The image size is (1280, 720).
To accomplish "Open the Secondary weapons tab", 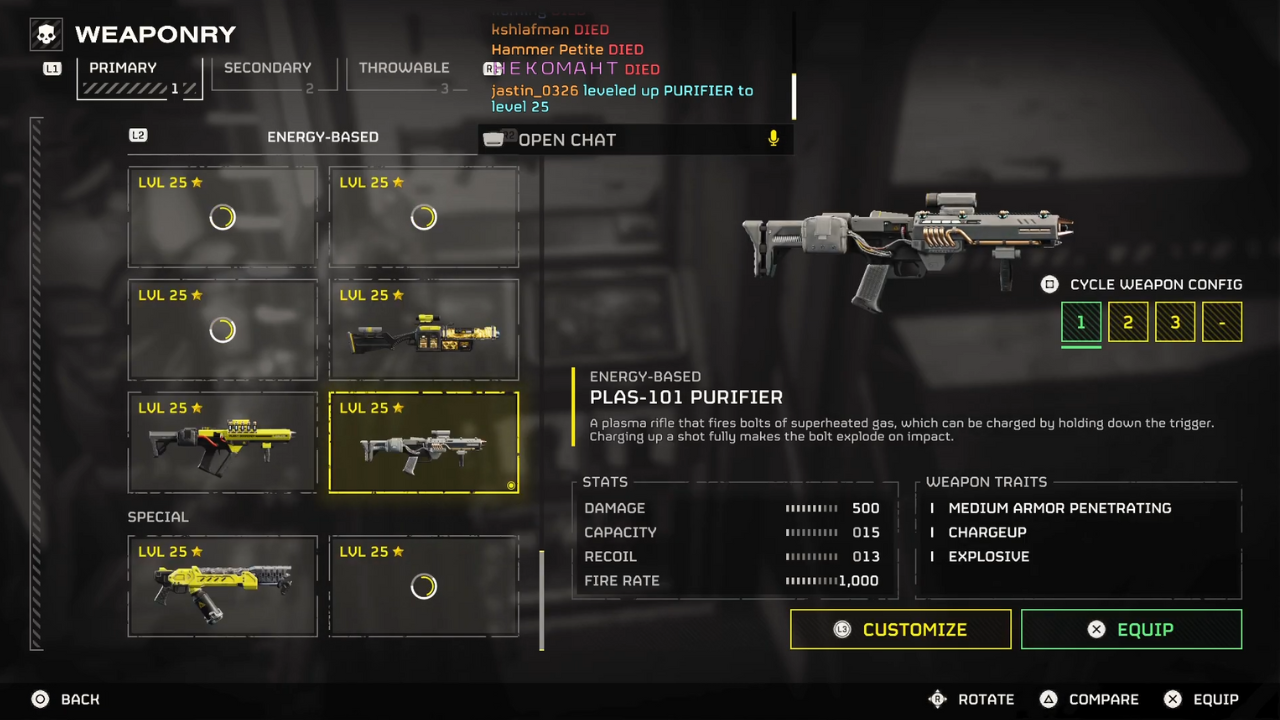I will tap(267, 77).
